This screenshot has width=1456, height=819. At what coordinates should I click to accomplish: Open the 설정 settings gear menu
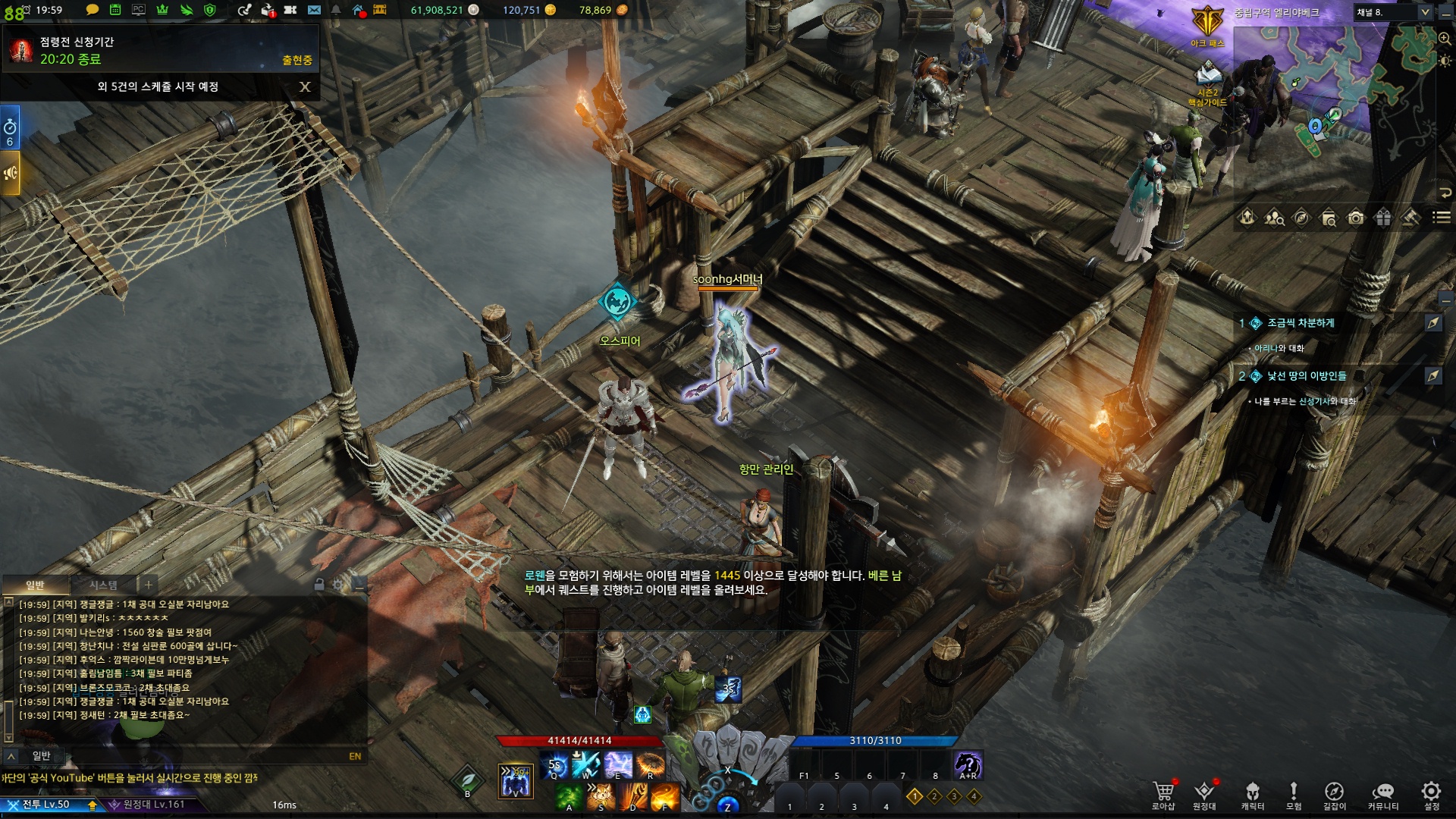click(x=1431, y=793)
